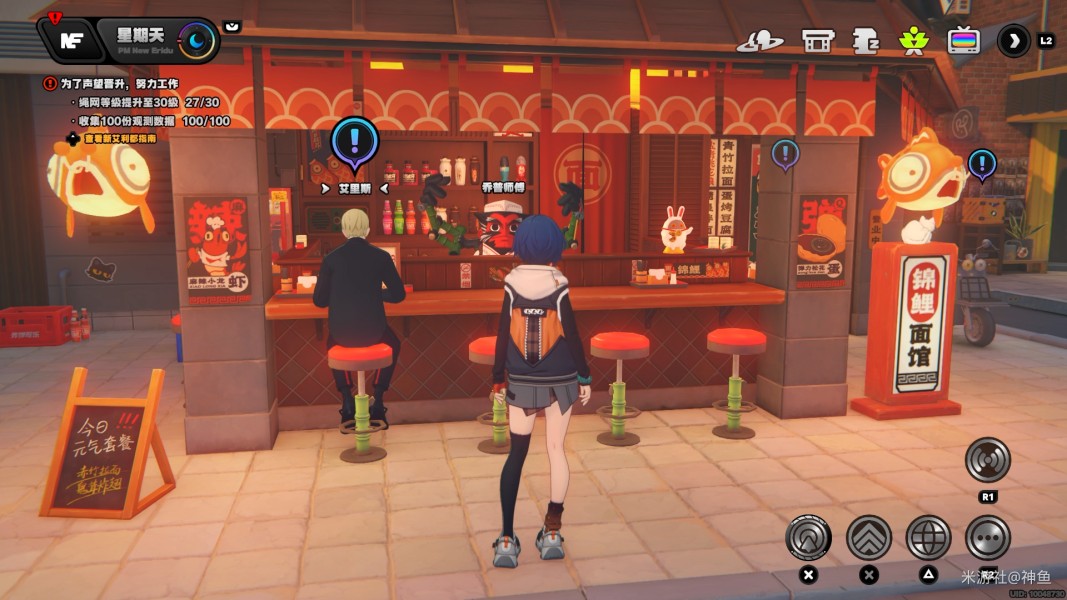Viewport: 1067px width, 600px height.
Task: Open the NF main menu button
Action: click(70, 40)
